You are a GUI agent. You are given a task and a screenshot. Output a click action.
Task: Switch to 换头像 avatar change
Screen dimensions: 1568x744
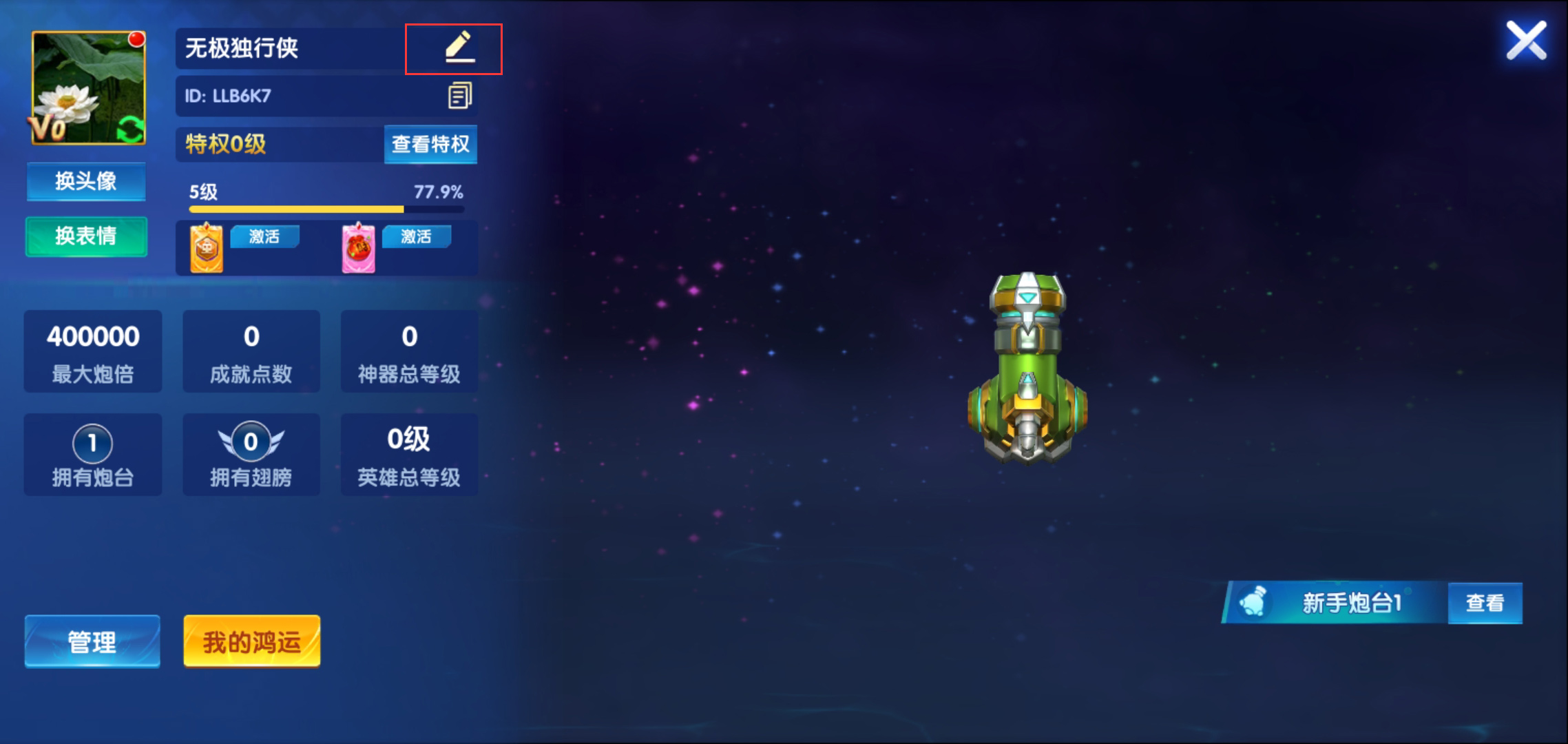pos(86,180)
